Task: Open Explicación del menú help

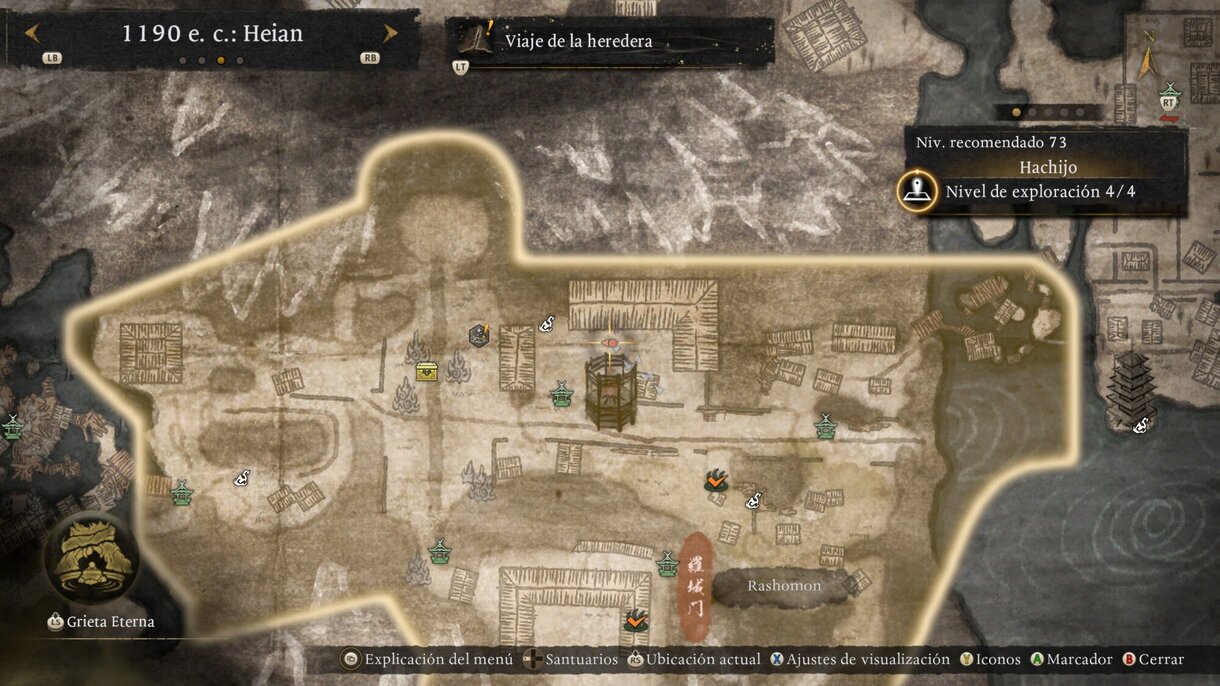Action: pos(429,660)
